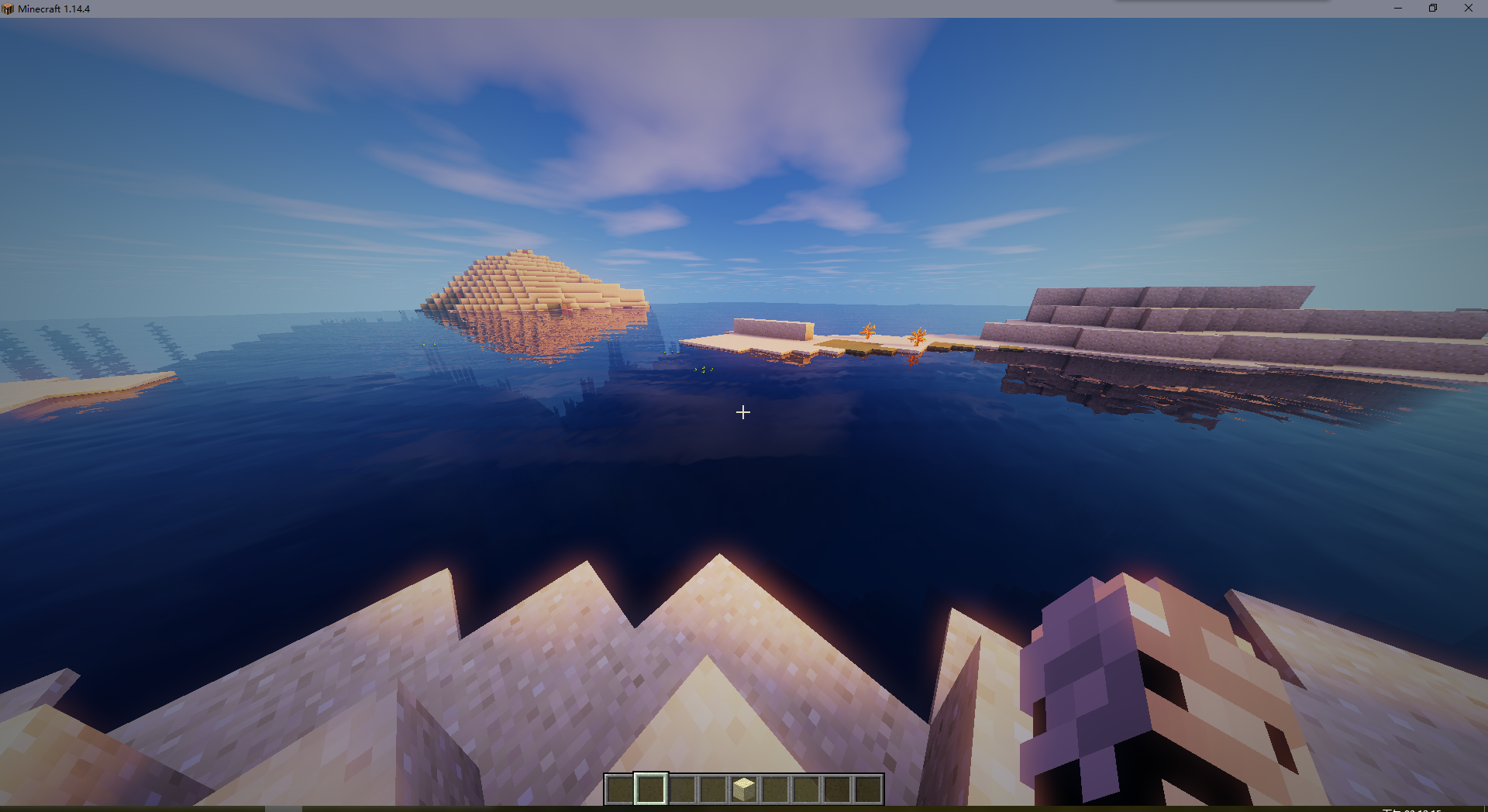Viewport: 1488px width, 812px height.
Task: Restore down the game window
Action: (x=1433, y=9)
